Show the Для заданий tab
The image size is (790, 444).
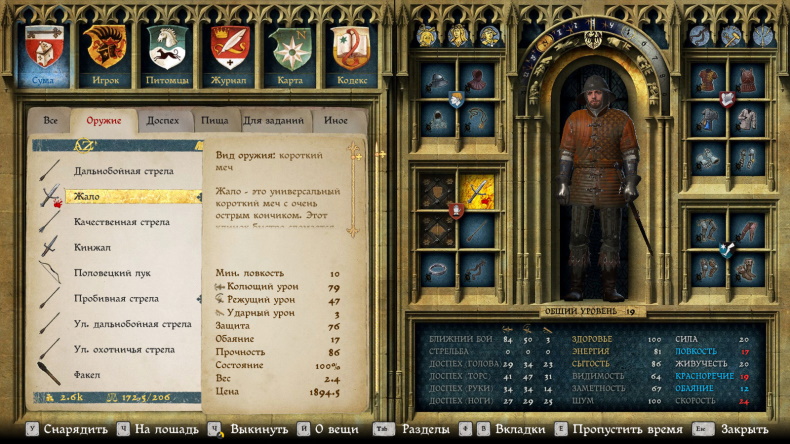(x=273, y=121)
